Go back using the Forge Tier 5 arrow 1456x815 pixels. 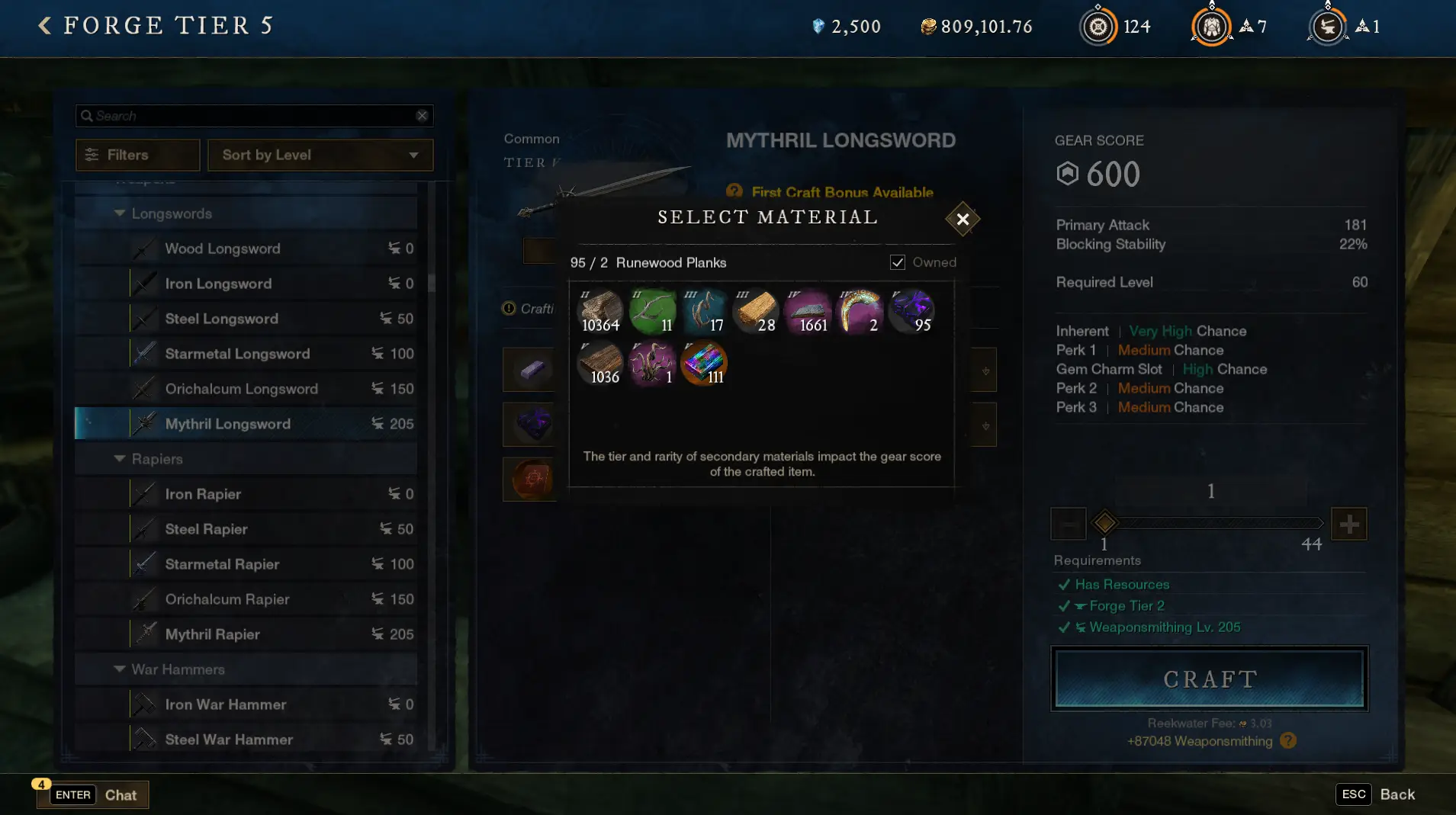tap(45, 26)
